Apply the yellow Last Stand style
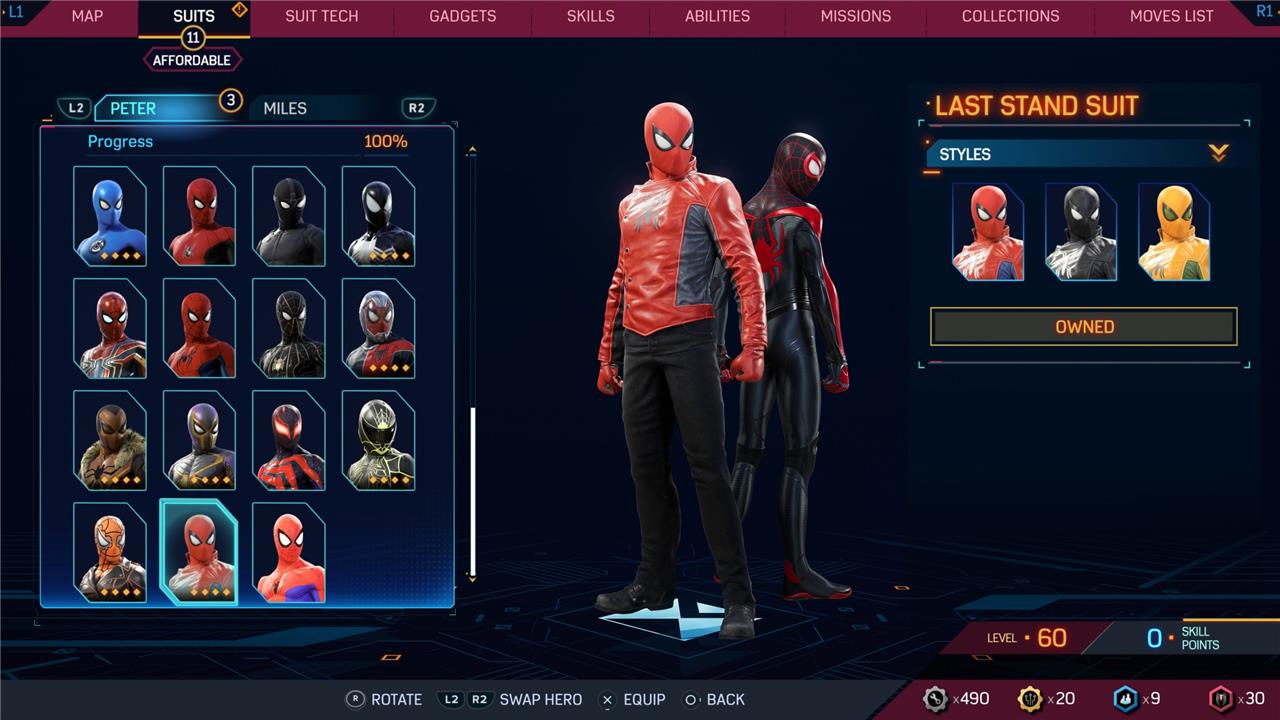This screenshot has width=1280, height=720. click(1174, 232)
